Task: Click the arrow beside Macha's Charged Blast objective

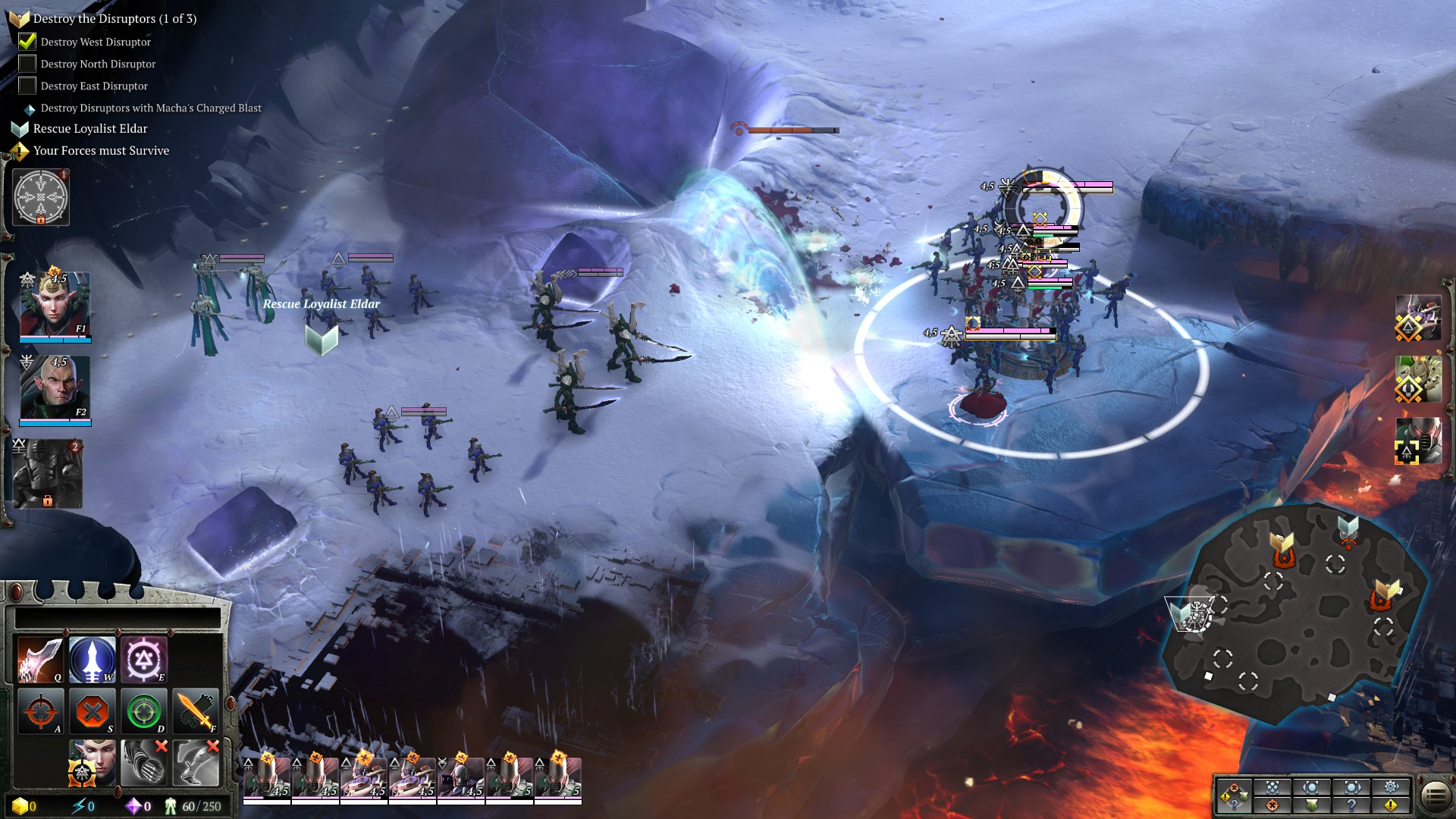Action: pos(29,108)
